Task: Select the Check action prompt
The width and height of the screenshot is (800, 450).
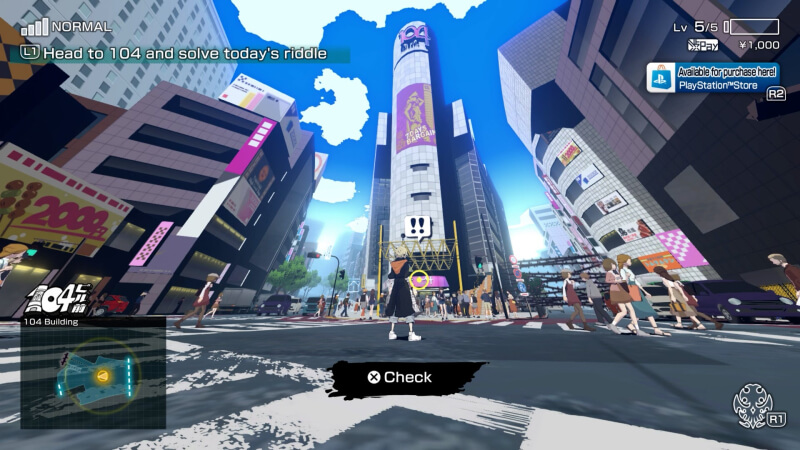Action: click(x=400, y=377)
